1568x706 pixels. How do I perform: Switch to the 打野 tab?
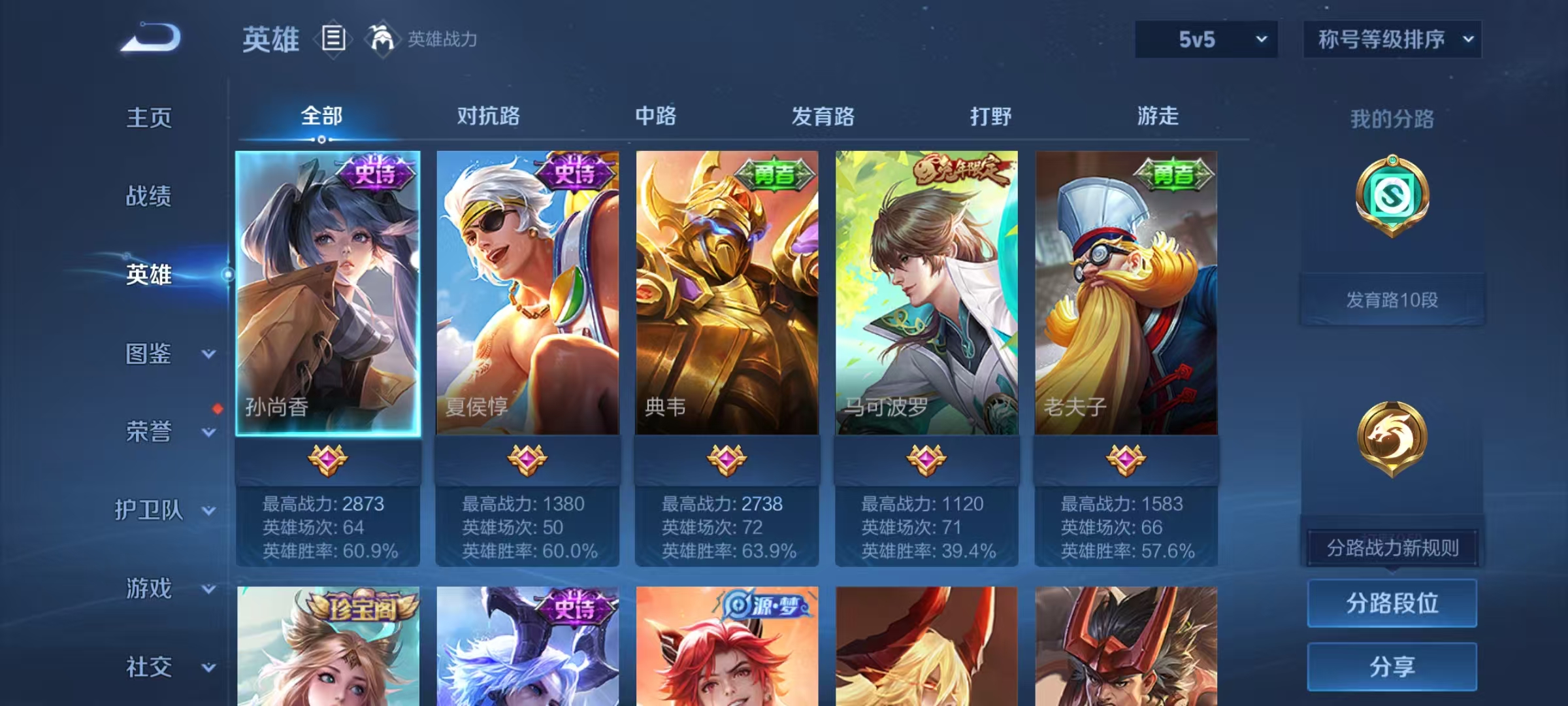990,116
